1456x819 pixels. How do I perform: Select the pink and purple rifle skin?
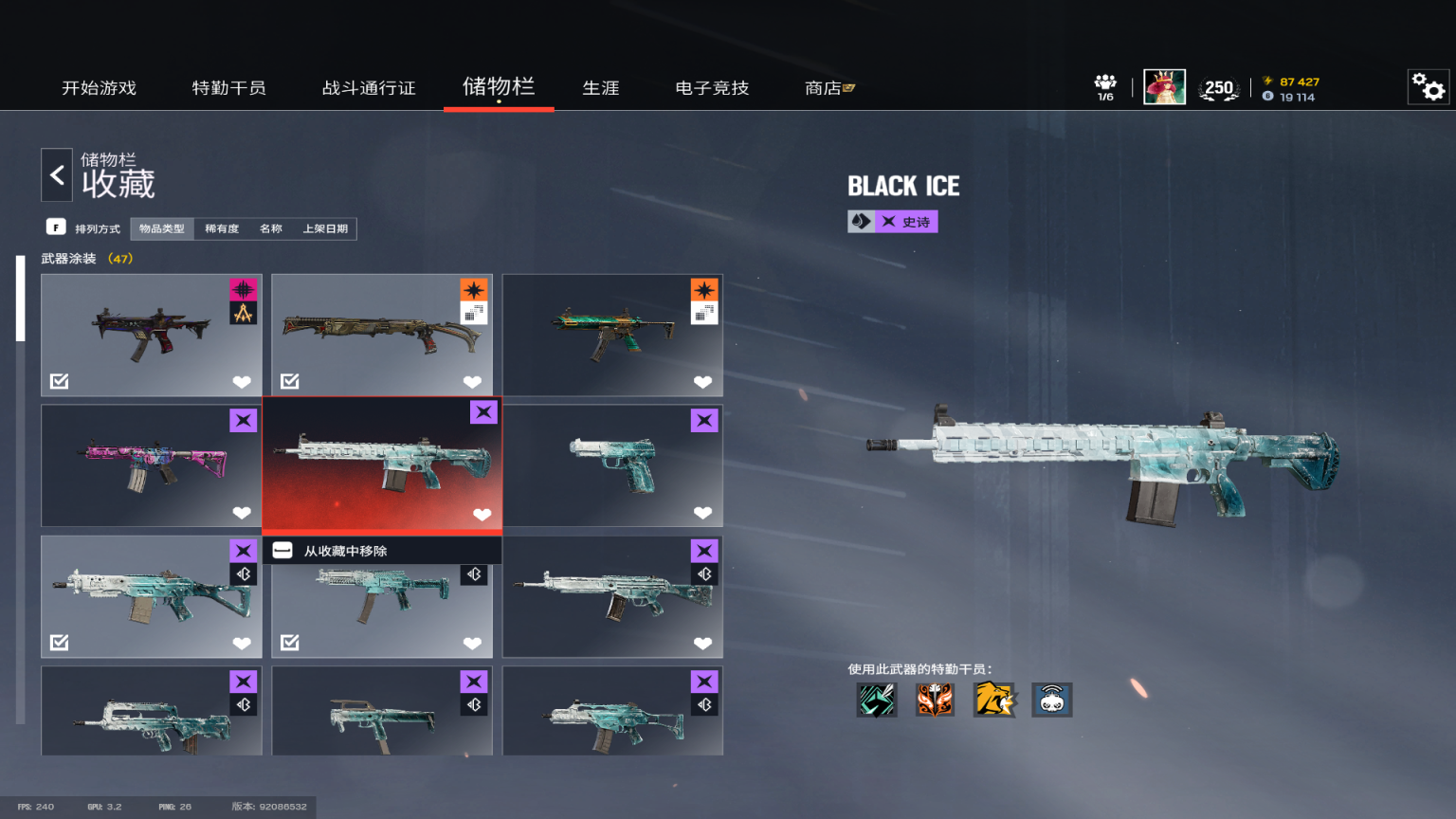pyautogui.click(x=152, y=465)
